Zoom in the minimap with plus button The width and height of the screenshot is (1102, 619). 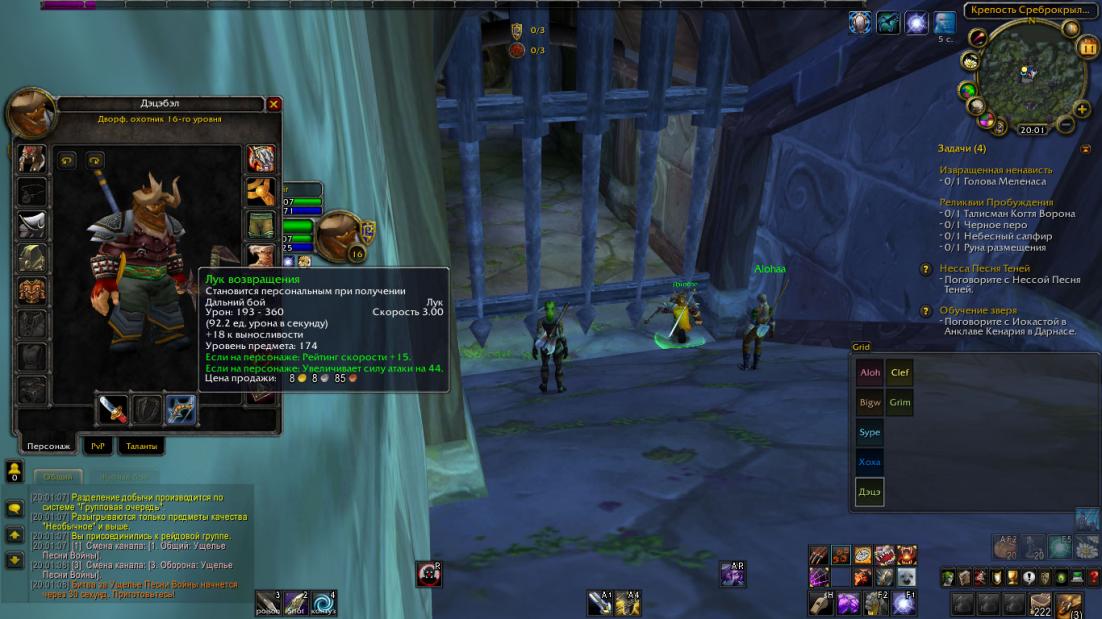pyautogui.click(x=1082, y=109)
